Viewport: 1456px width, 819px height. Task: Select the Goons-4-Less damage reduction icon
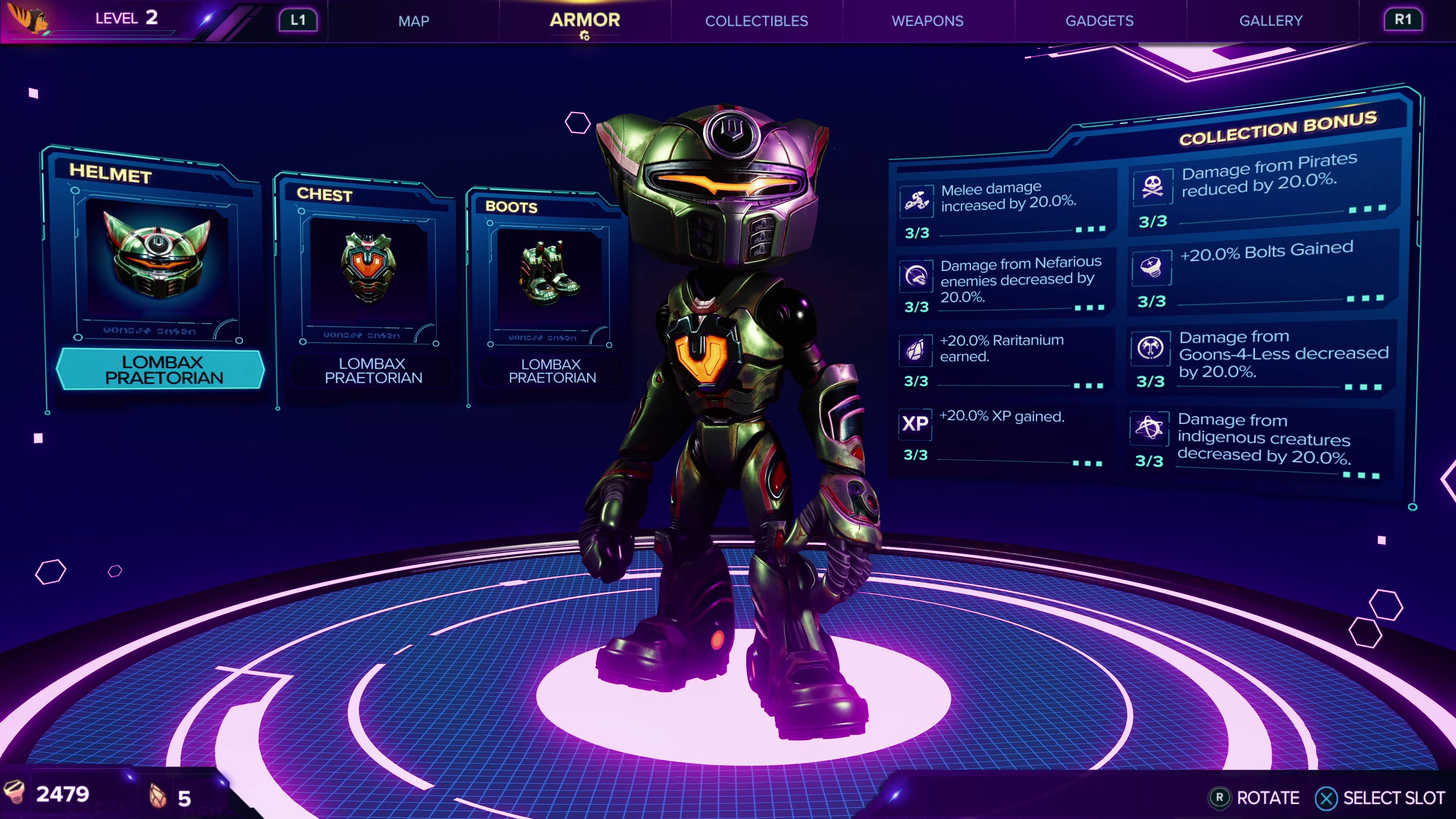pos(1151,349)
